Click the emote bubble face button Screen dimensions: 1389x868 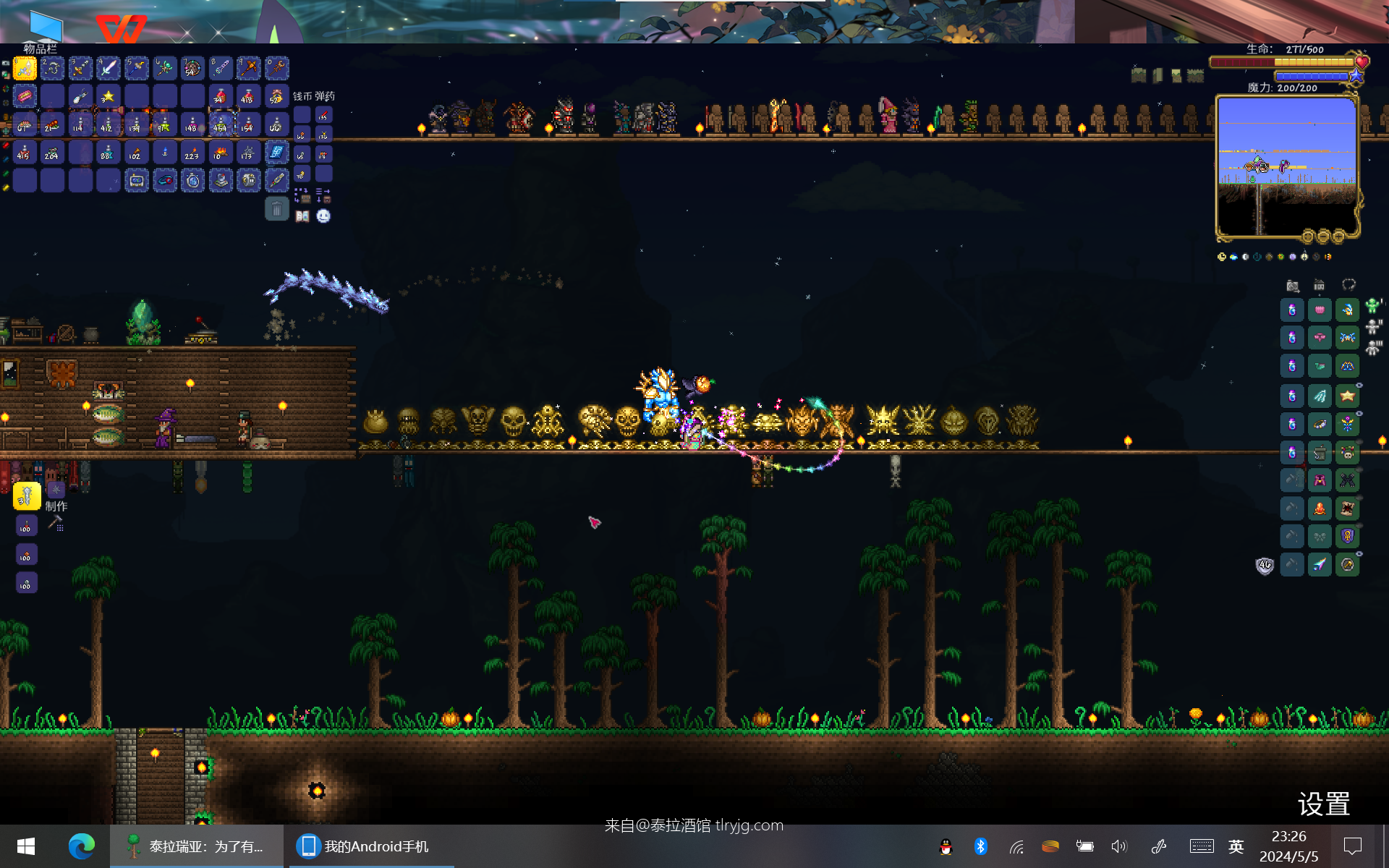323,216
